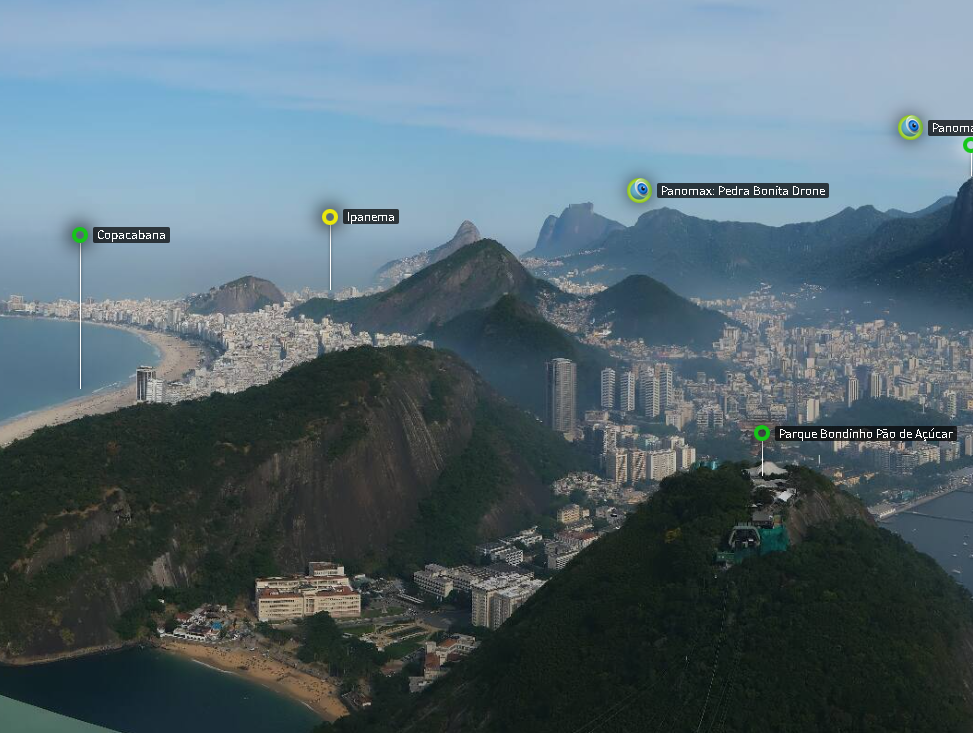The height and width of the screenshot is (733, 973).
Task: Open the Panomax: Pedra Bonita Drone webcam
Action: [x=640, y=190]
